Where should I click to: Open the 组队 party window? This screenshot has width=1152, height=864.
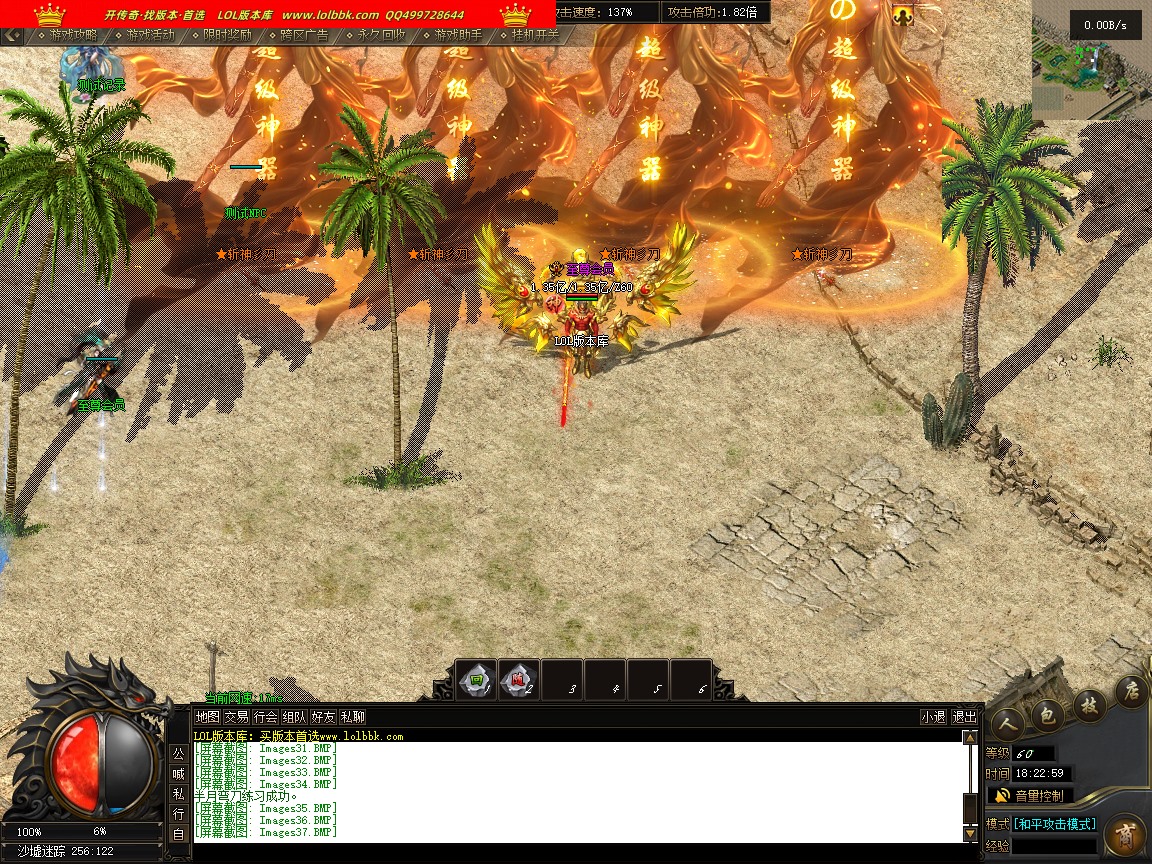coord(294,717)
